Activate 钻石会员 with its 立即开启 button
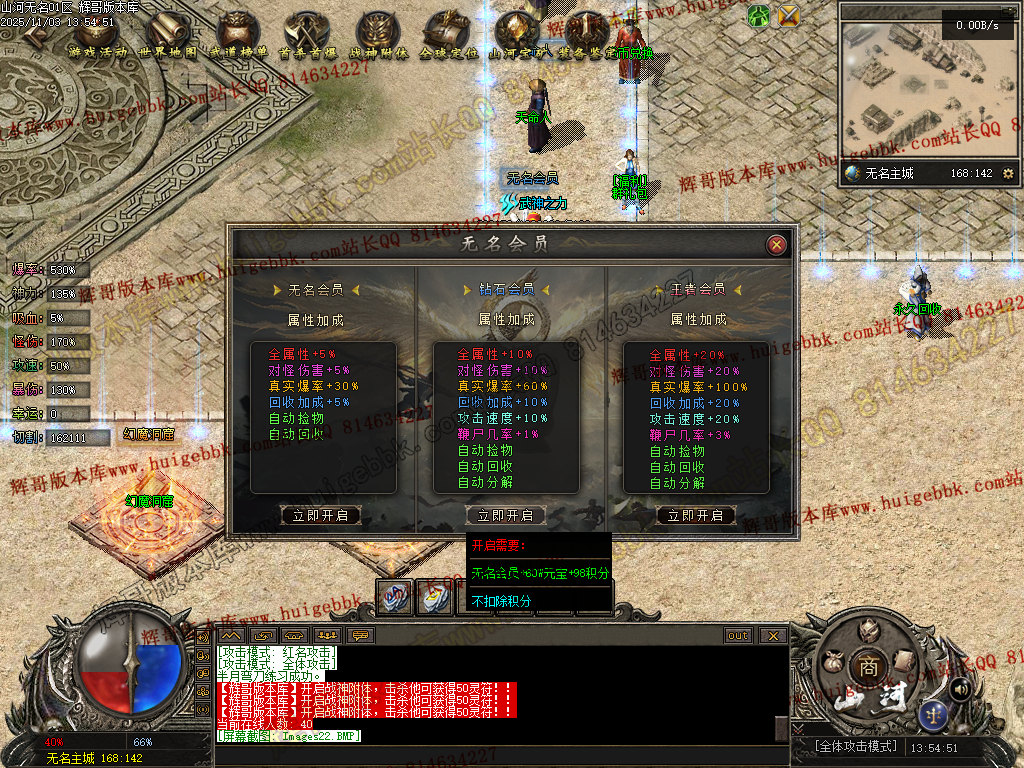The width and height of the screenshot is (1024, 768). coord(506,516)
